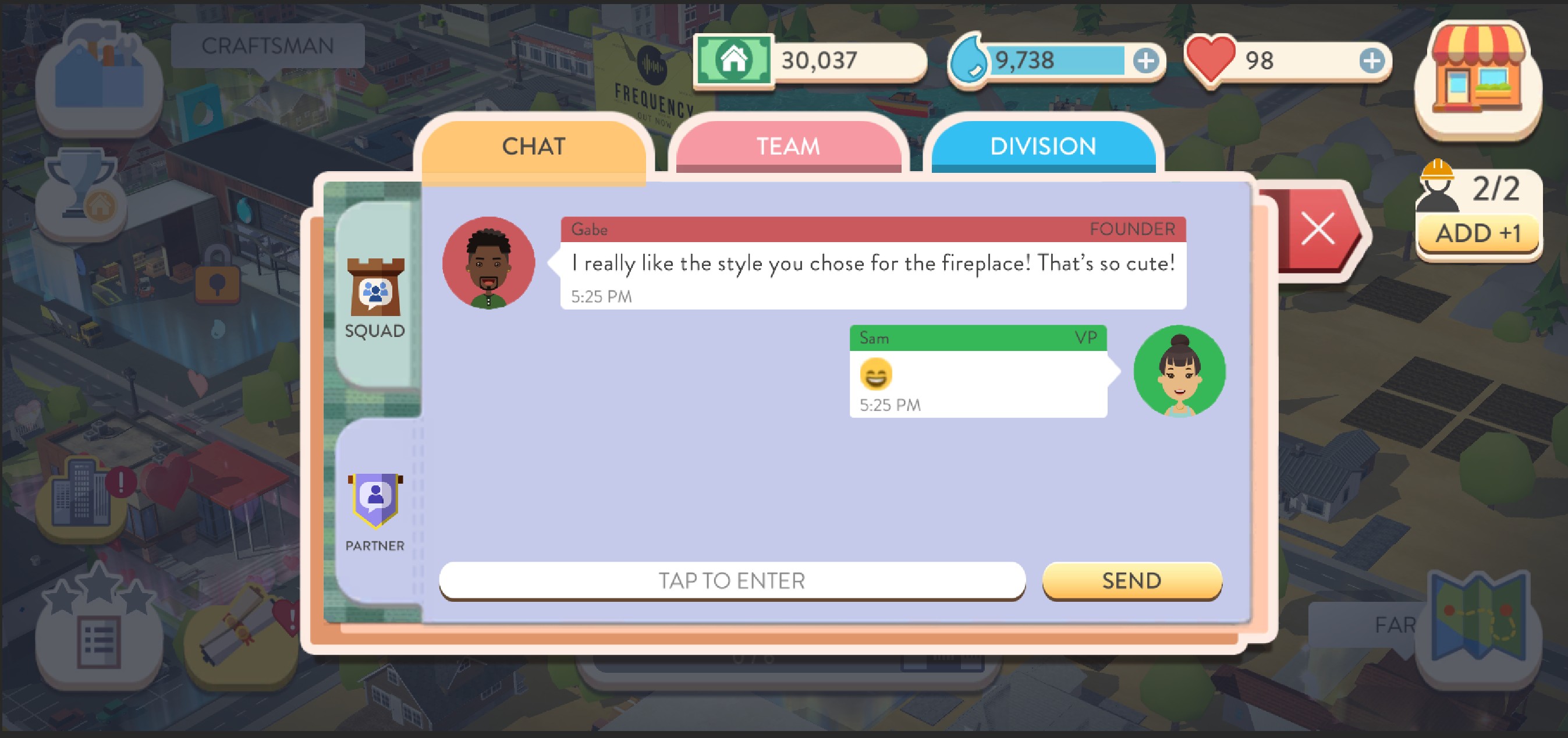Open the trophy achievements icon
This screenshot has height=738, width=1568.
[81, 189]
